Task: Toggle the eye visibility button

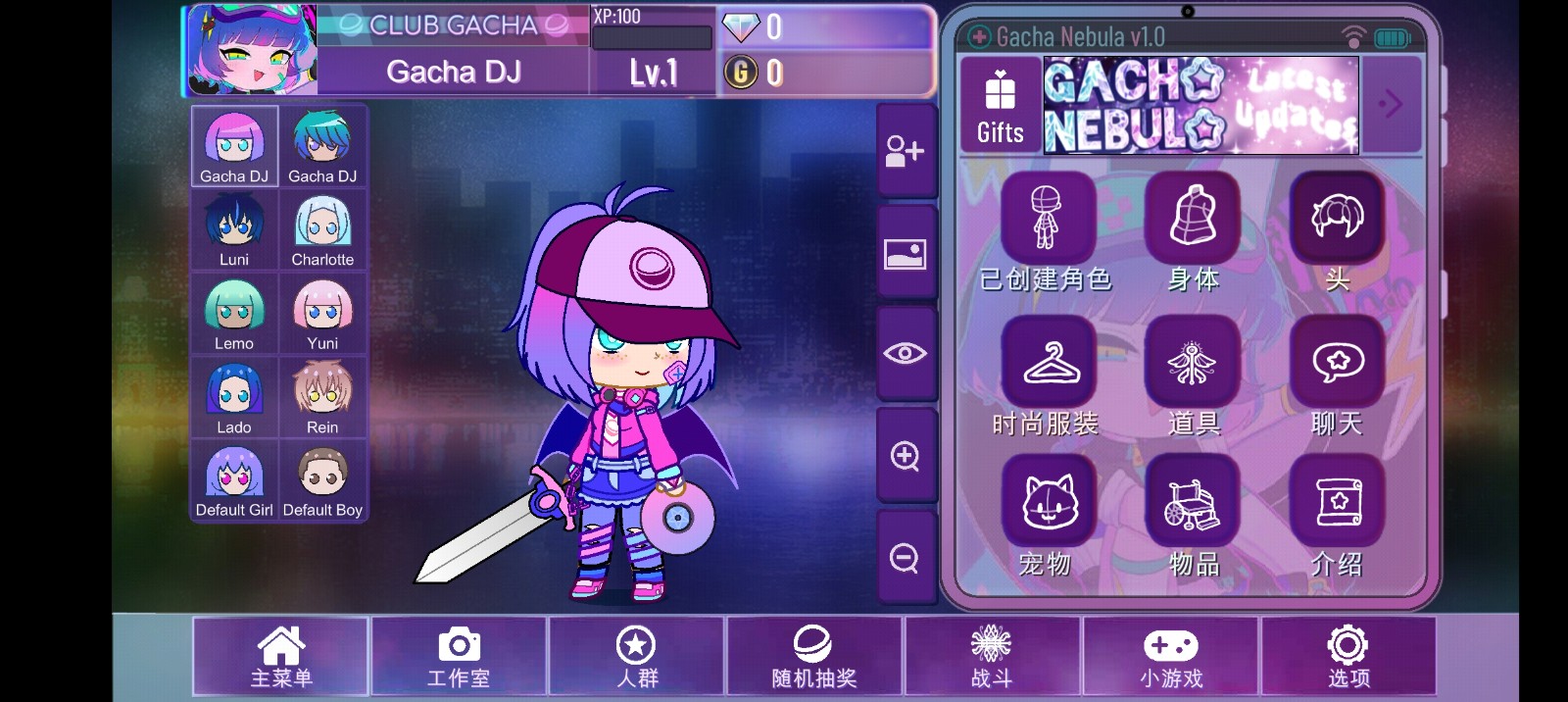Action: 905,353
